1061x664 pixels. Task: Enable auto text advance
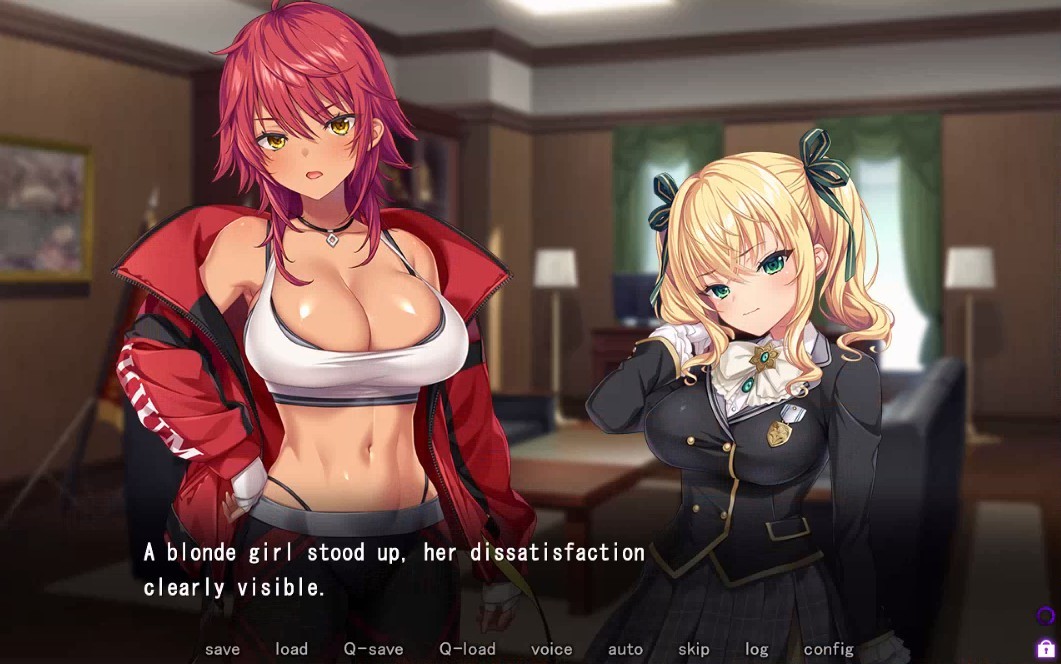pos(625,649)
